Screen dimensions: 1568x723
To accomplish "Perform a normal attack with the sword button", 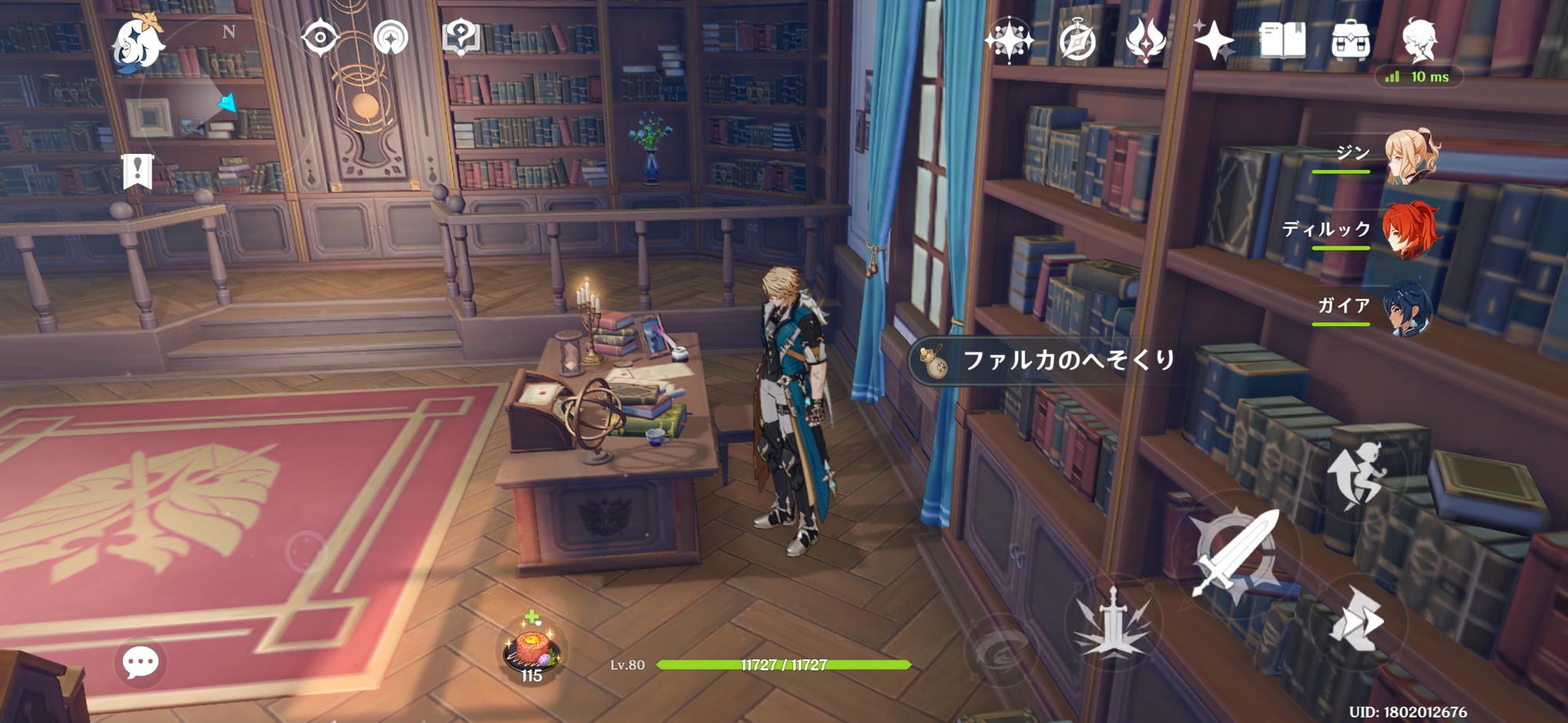I will pyautogui.click(x=1235, y=553).
